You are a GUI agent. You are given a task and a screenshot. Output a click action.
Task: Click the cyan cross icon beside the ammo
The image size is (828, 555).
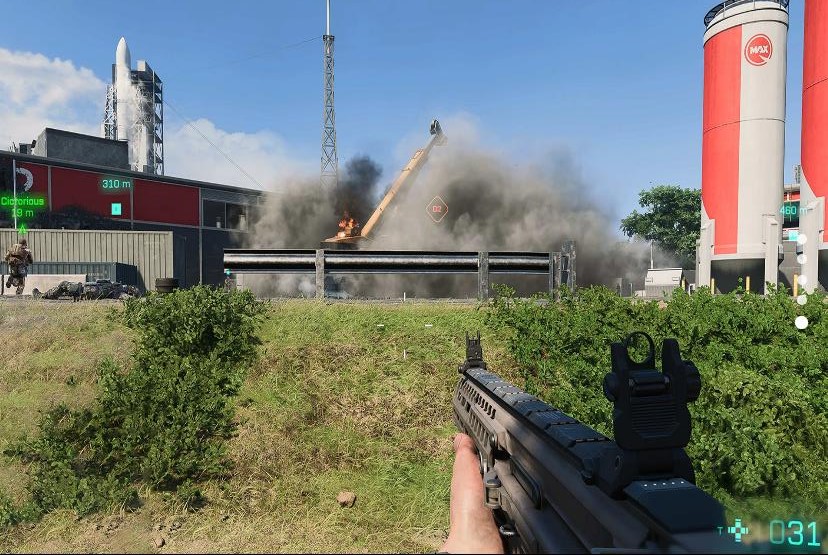tap(738, 530)
